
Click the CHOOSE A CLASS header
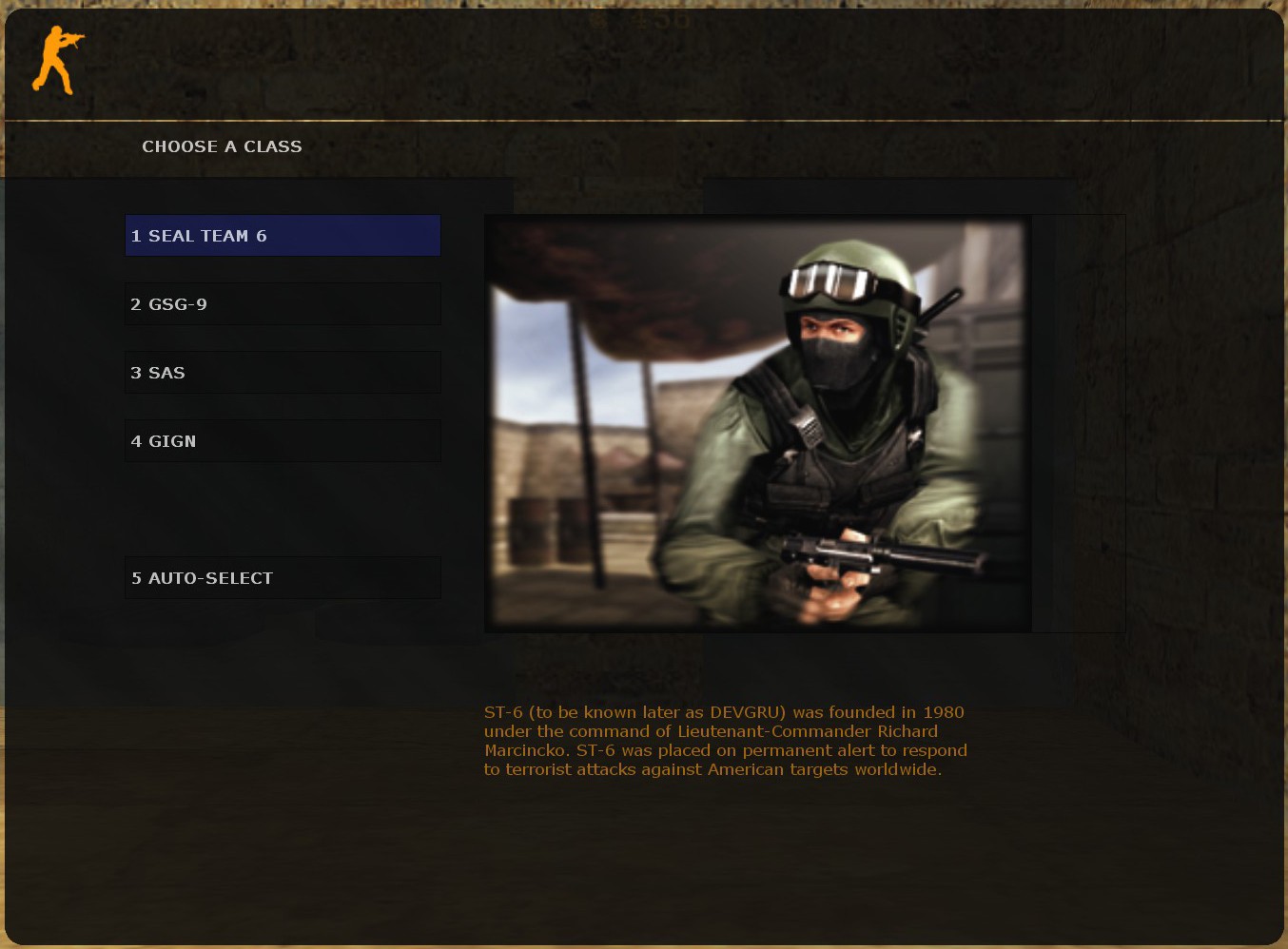(222, 146)
